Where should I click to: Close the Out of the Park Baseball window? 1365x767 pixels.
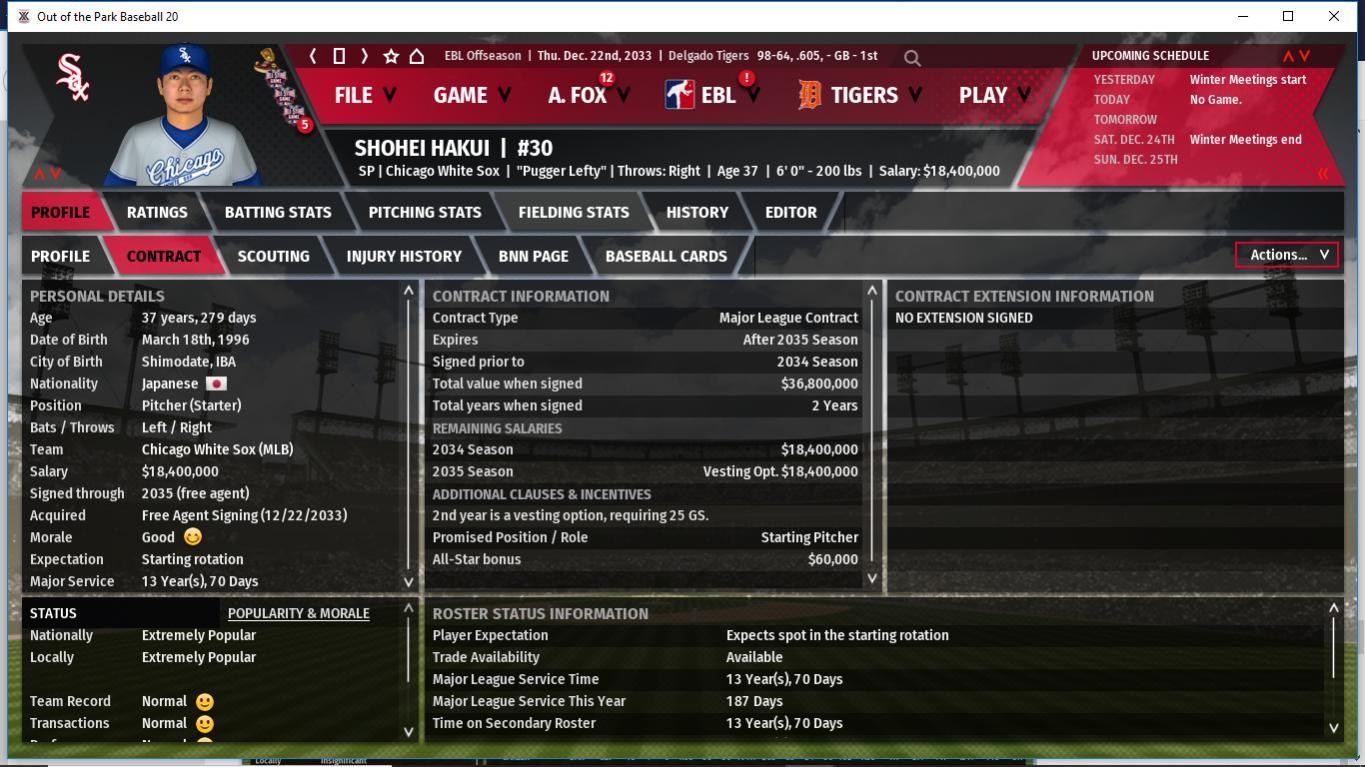[1333, 16]
